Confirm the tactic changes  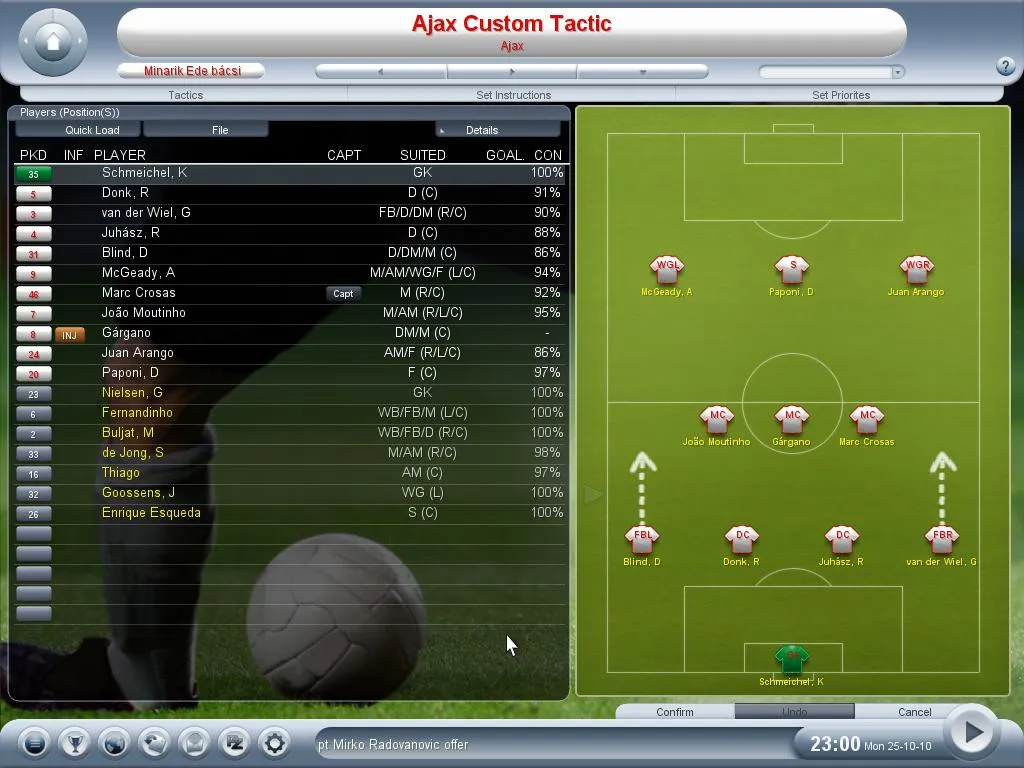pos(674,712)
